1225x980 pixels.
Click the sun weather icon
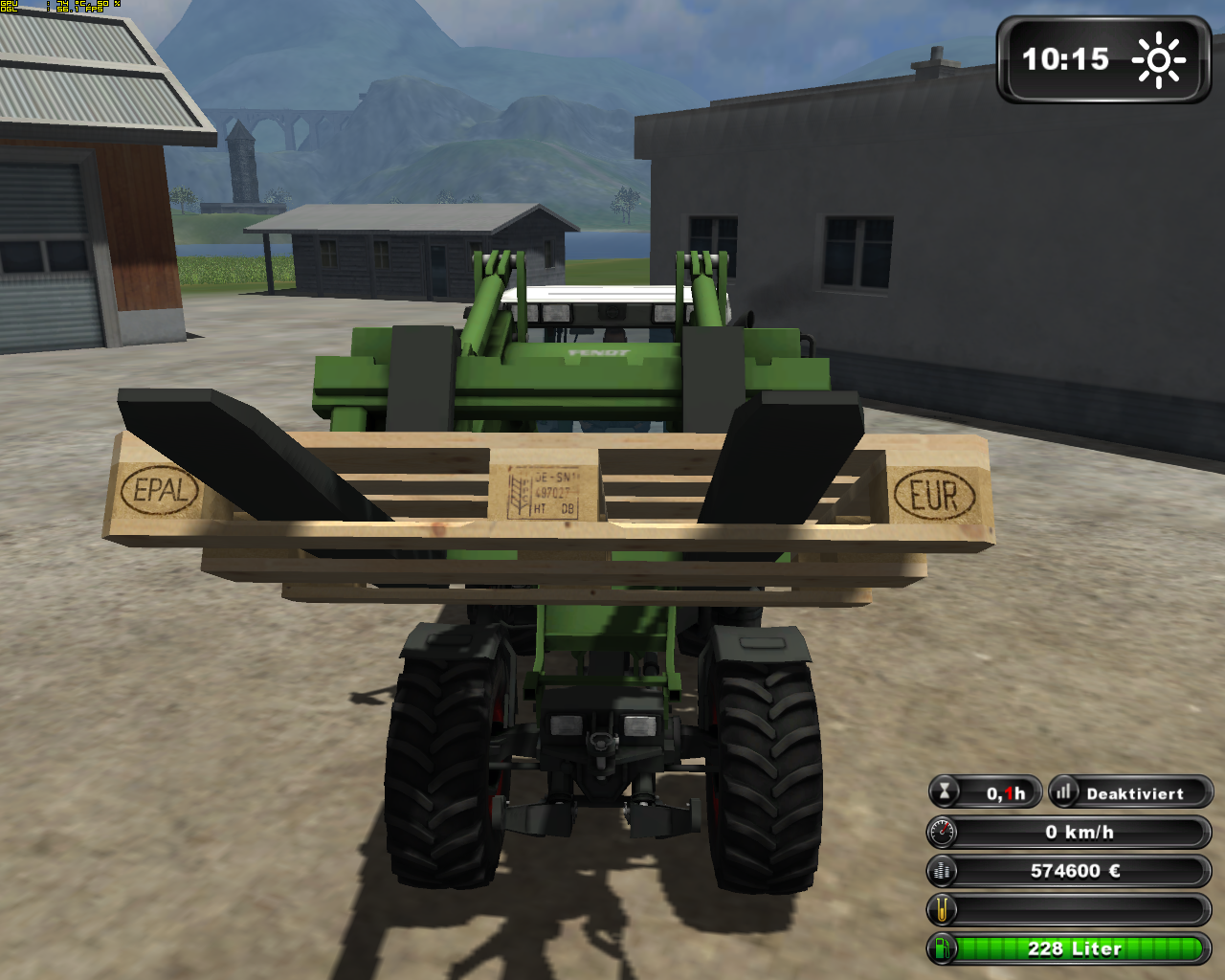click(x=1159, y=60)
